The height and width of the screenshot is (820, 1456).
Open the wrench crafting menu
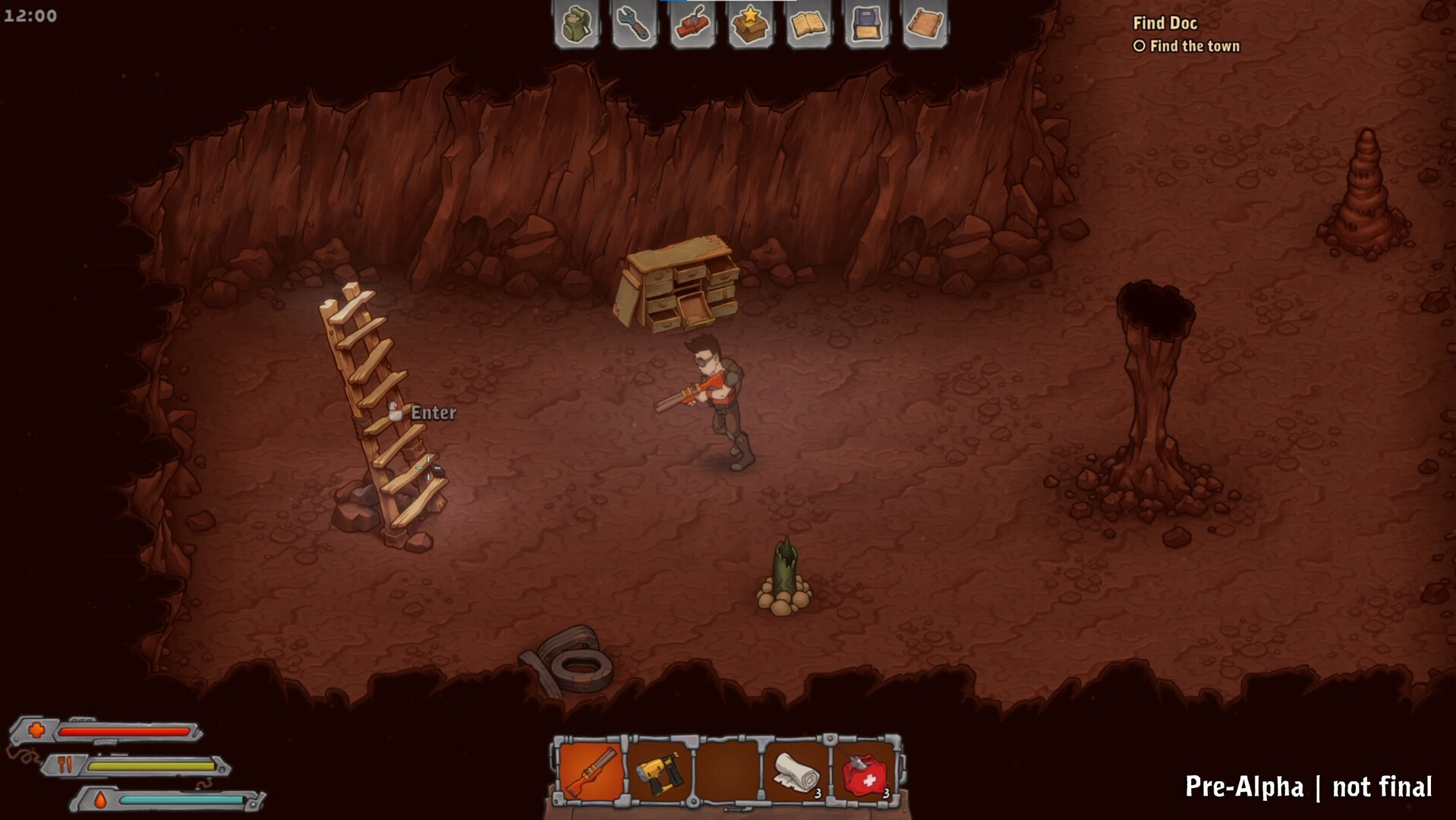pos(634,24)
